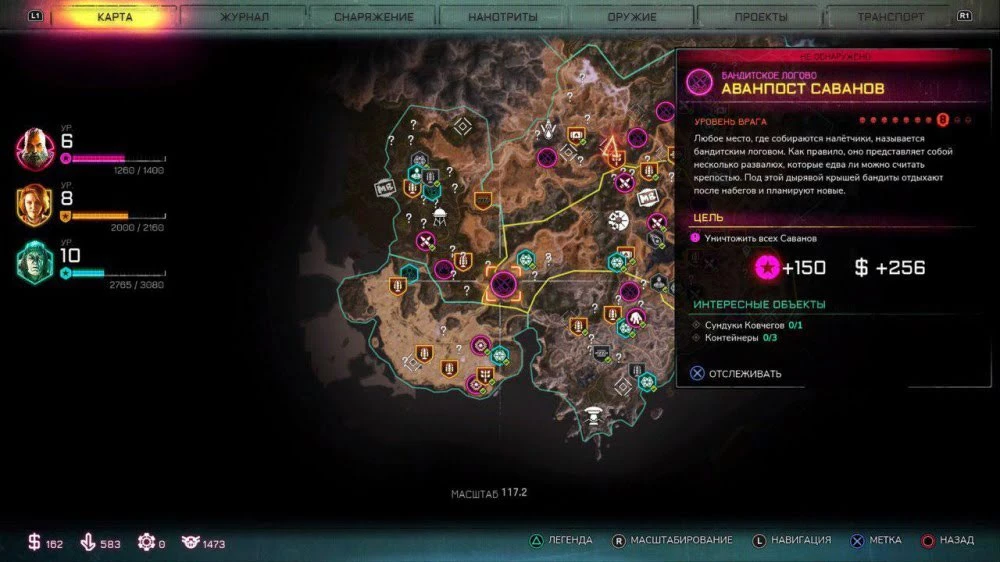
Task: Open the map Легенда
Action: tap(563, 540)
